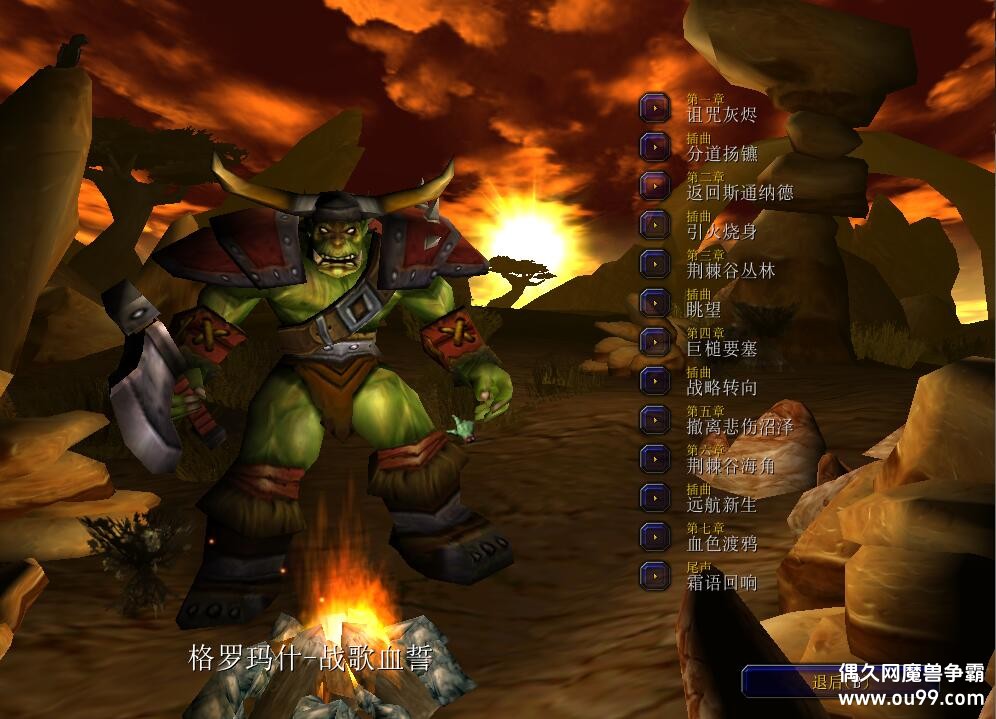Choose chapter three 荆棘谷丛林
The height and width of the screenshot is (719, 996).
(655, 264)
